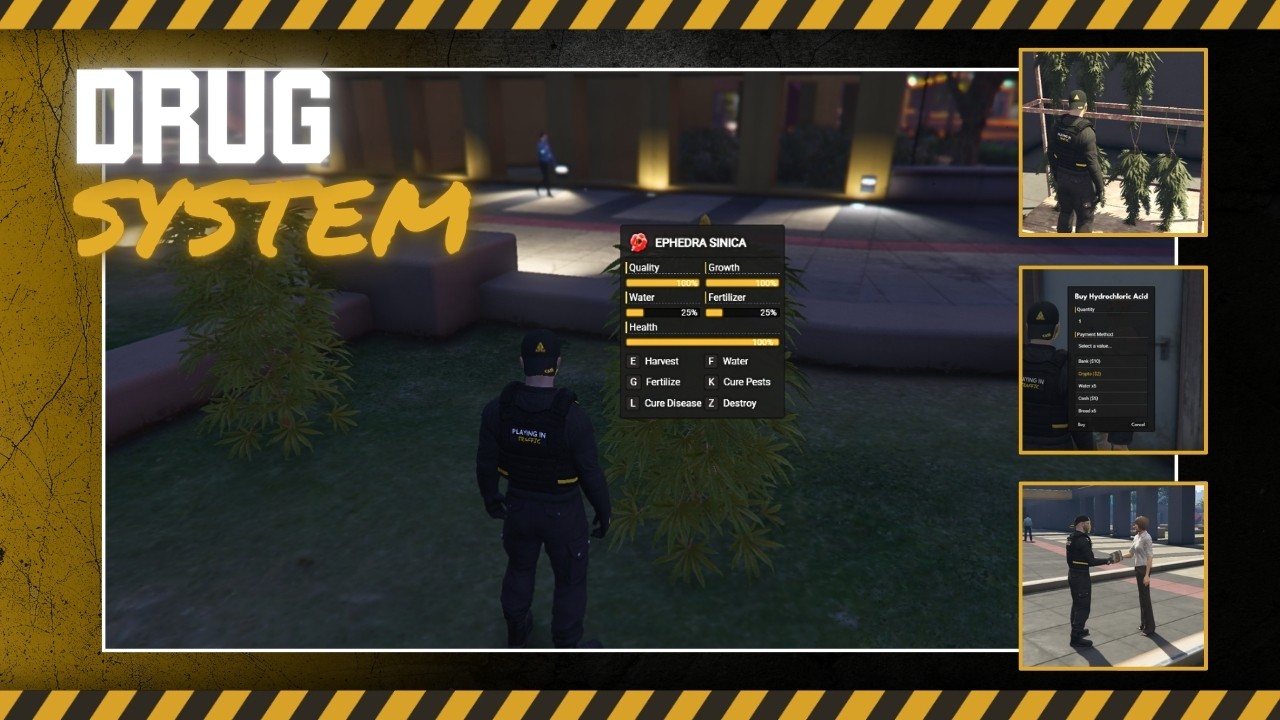This screenshot has height=720, width=1280.
Task: Click the Z Destroy keybind icon
Action: point(711,403)
